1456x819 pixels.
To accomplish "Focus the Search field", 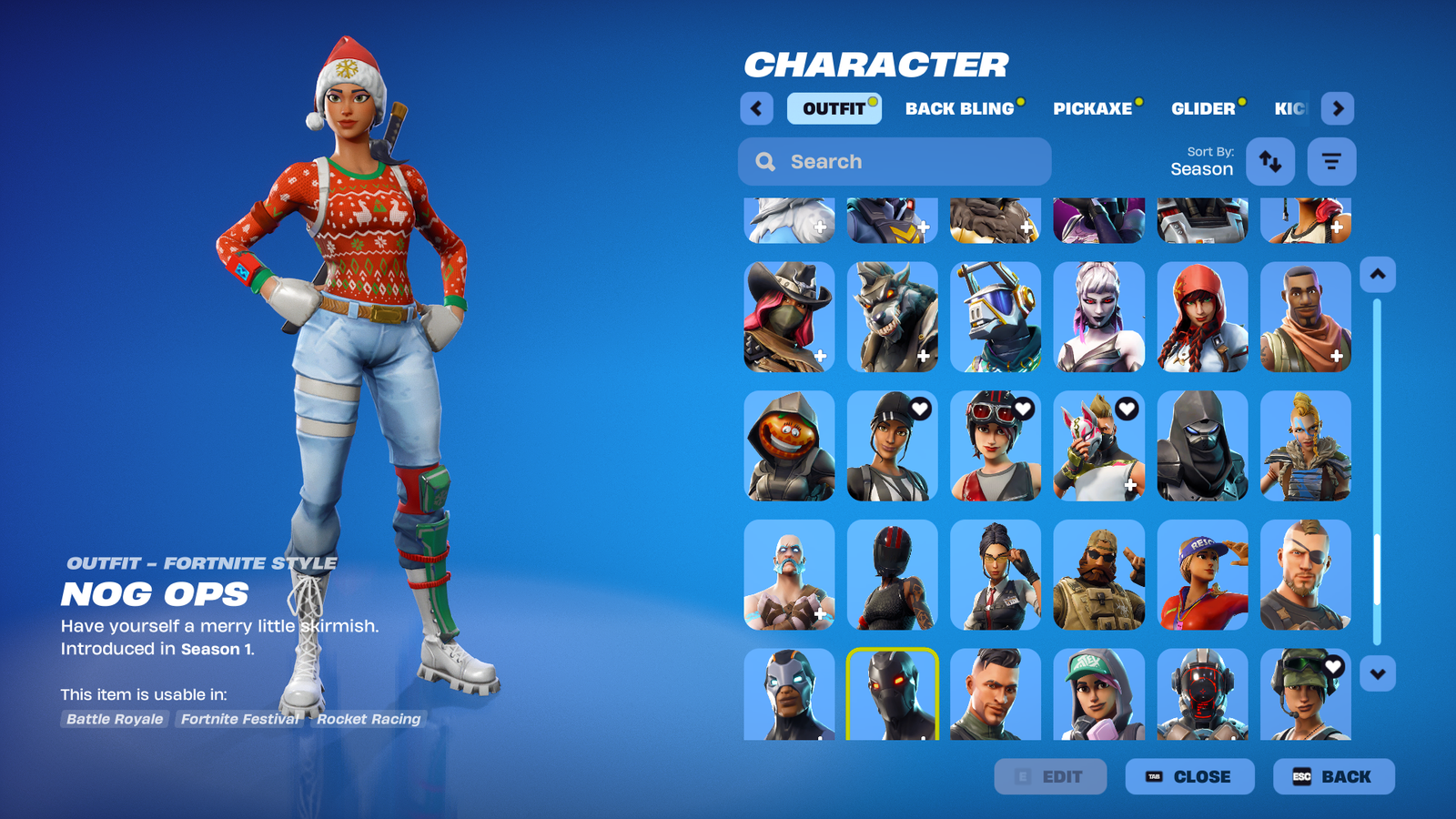I will point(895,162).
